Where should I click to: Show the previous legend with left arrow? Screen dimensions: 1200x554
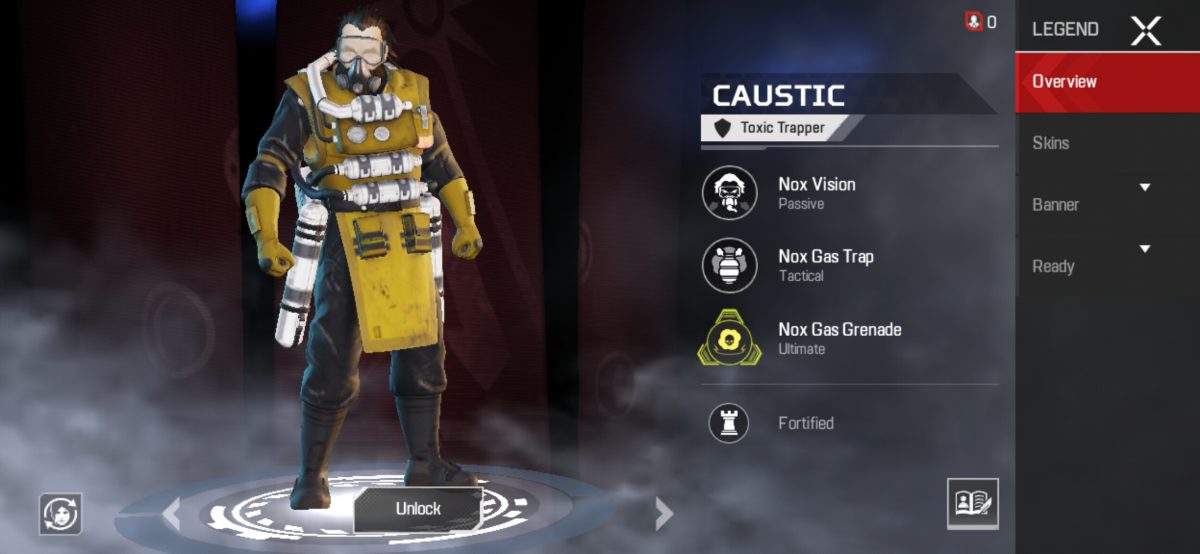(x=172, y=514)
